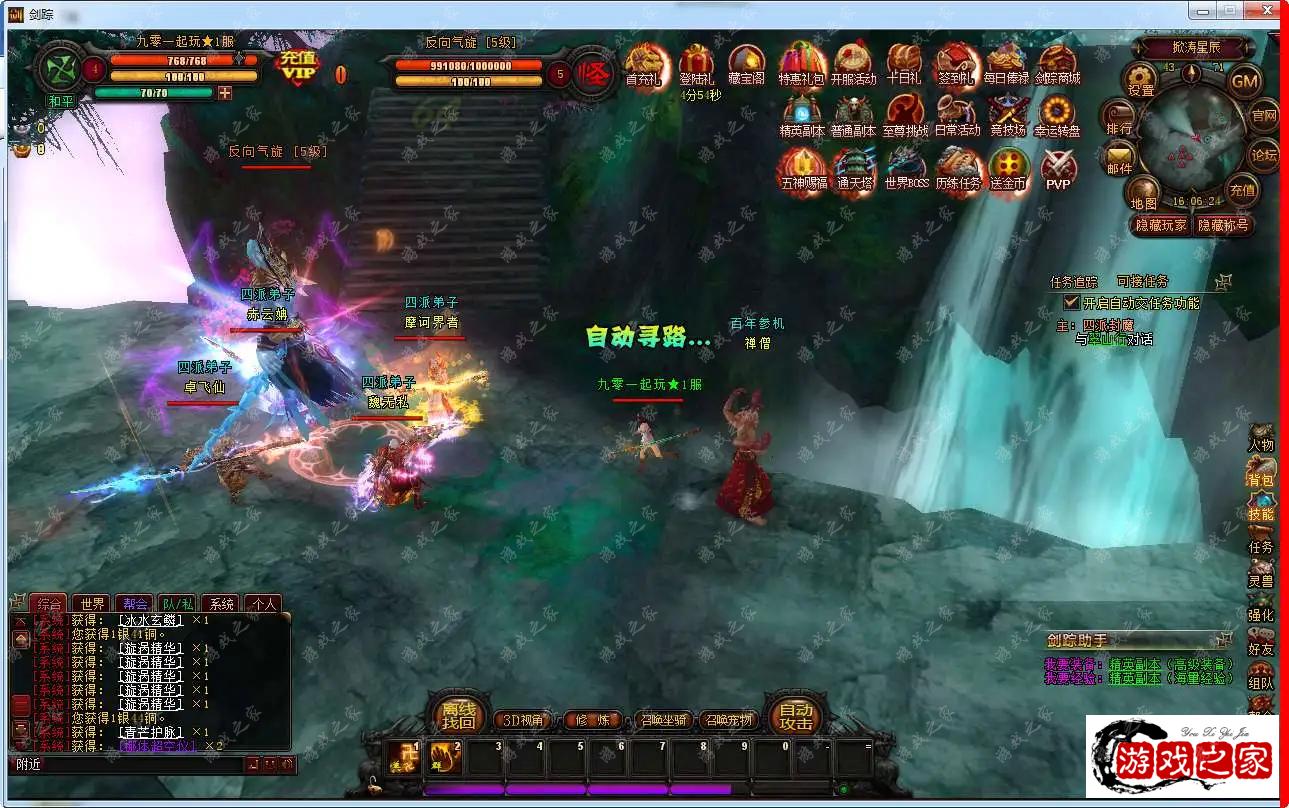Click the 充值 VIP recharge badge
1289x808 pixels.
coord(298,69)
